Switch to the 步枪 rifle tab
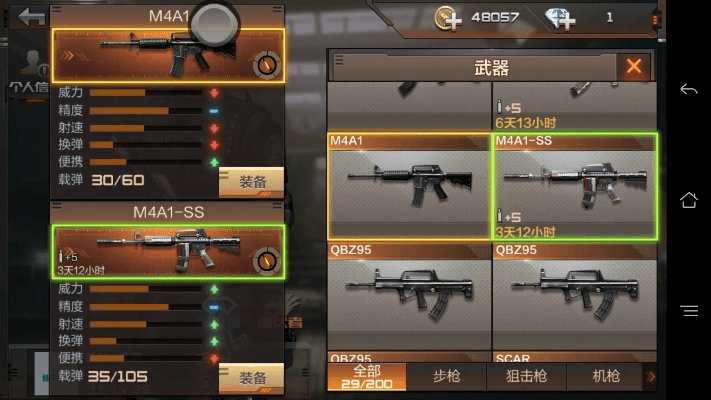The height and width of the screenshot is (400, 711). point(448,376)
